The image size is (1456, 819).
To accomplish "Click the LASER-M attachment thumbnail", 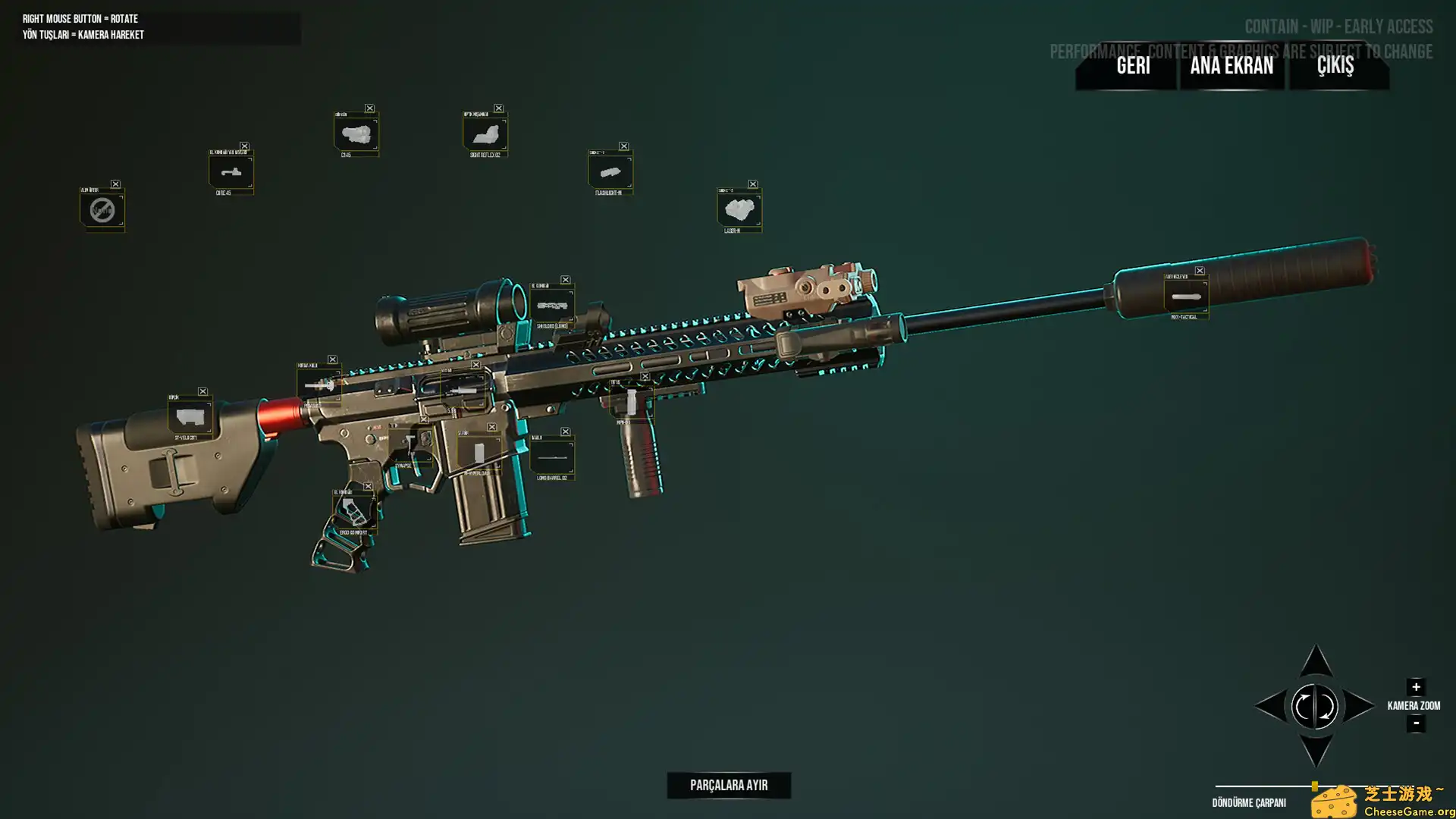I will (x=739, y=209).
